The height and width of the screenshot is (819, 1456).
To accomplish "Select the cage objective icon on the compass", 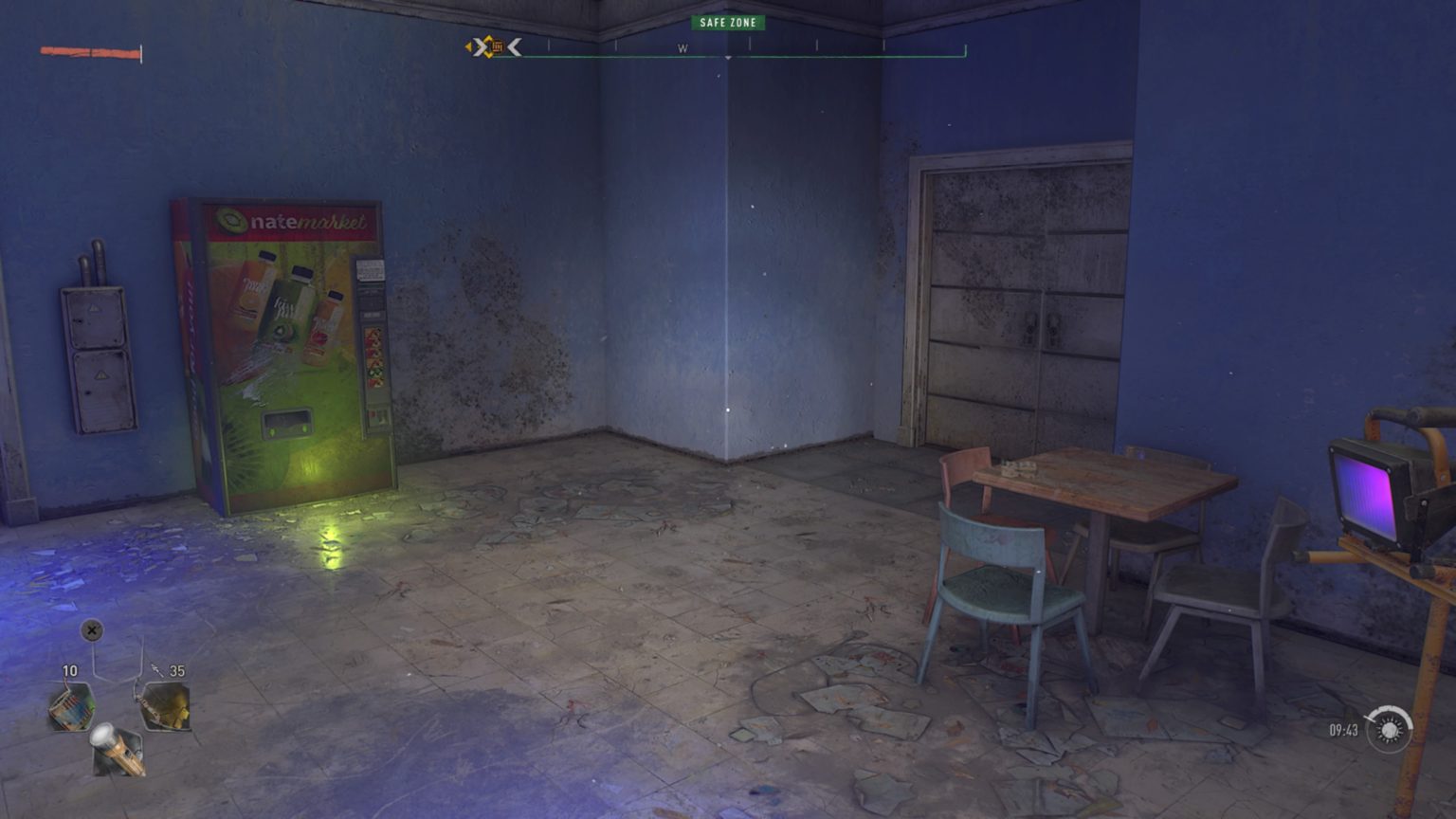I will (x=497, y=46).
